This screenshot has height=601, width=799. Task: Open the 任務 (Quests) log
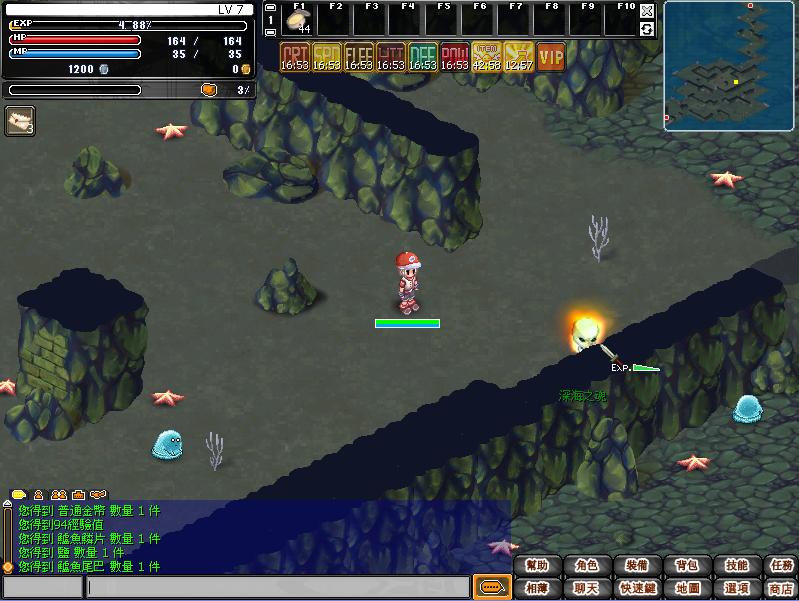[x=782, y=566]
